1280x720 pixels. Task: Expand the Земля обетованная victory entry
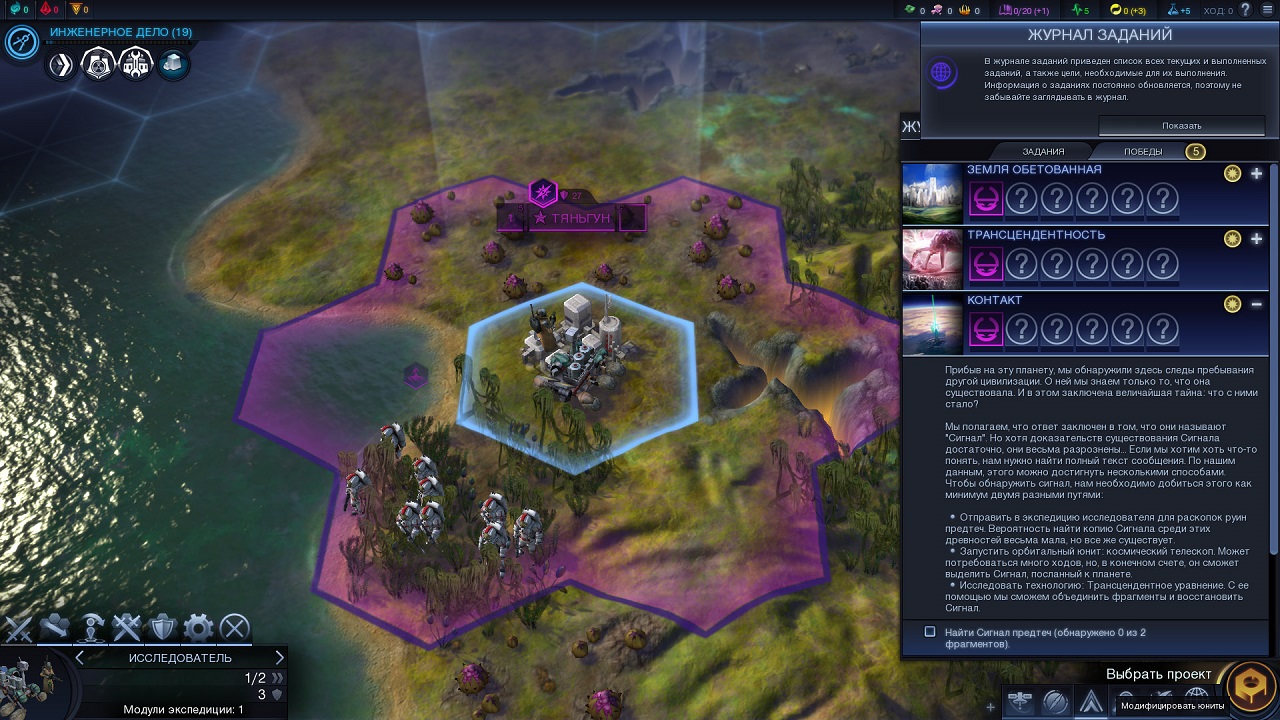pos(1256,174)
